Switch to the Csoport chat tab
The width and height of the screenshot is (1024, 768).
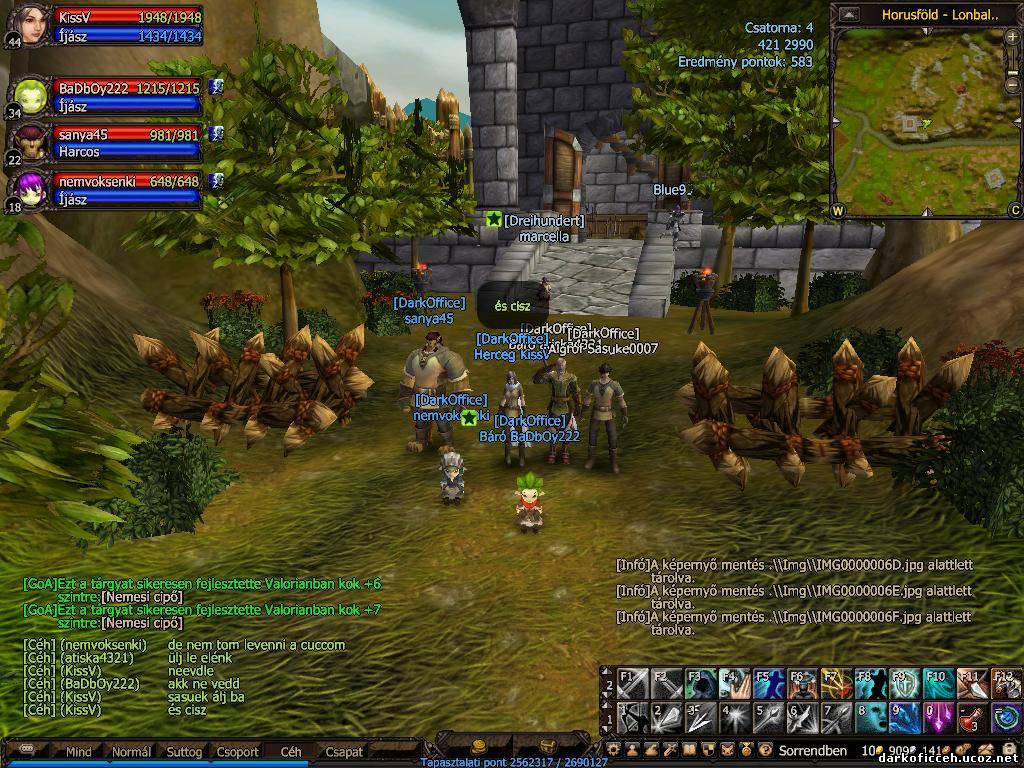point(238,751)
